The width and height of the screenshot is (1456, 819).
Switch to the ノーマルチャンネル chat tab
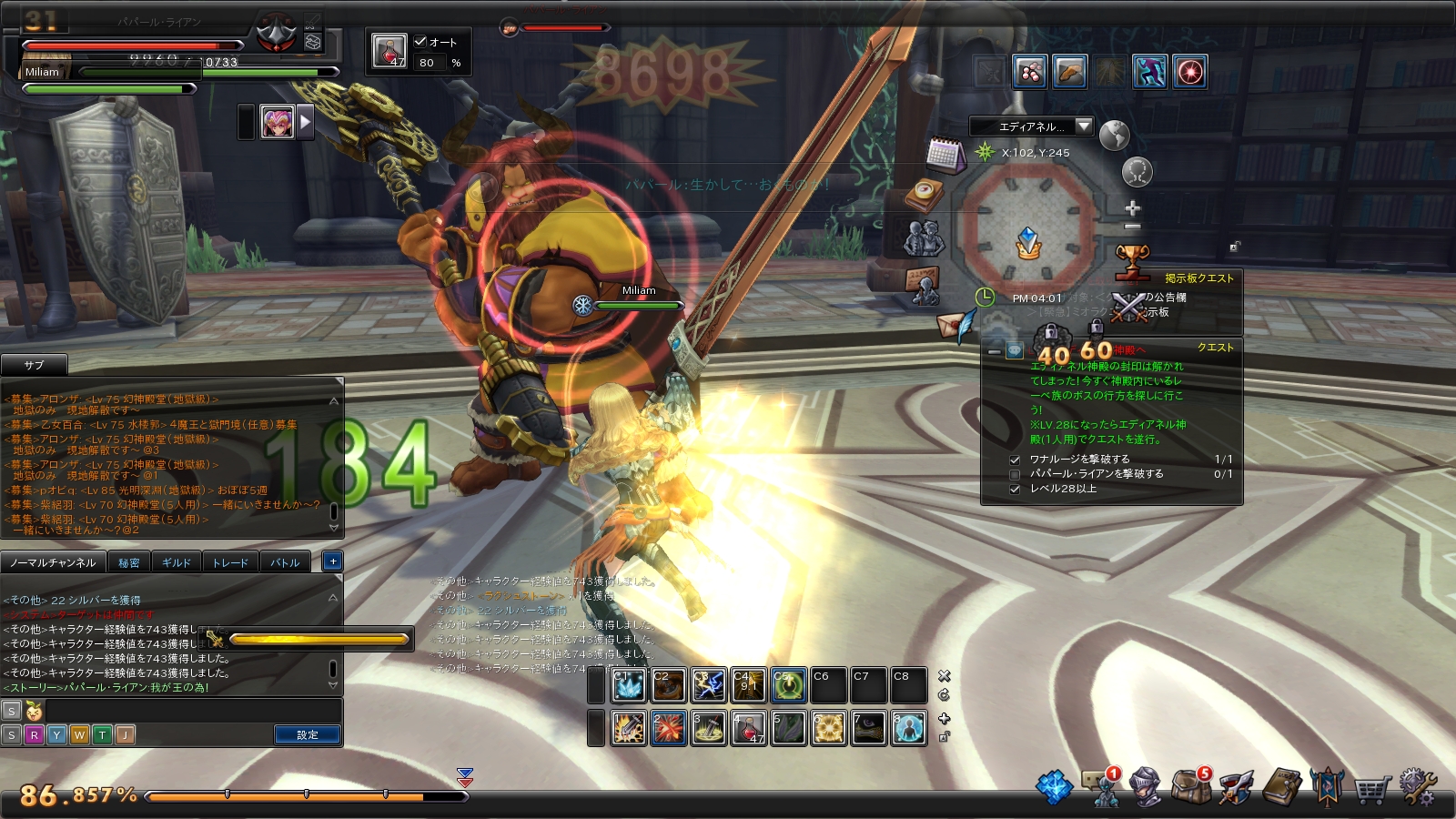click(x=53, y=562)
